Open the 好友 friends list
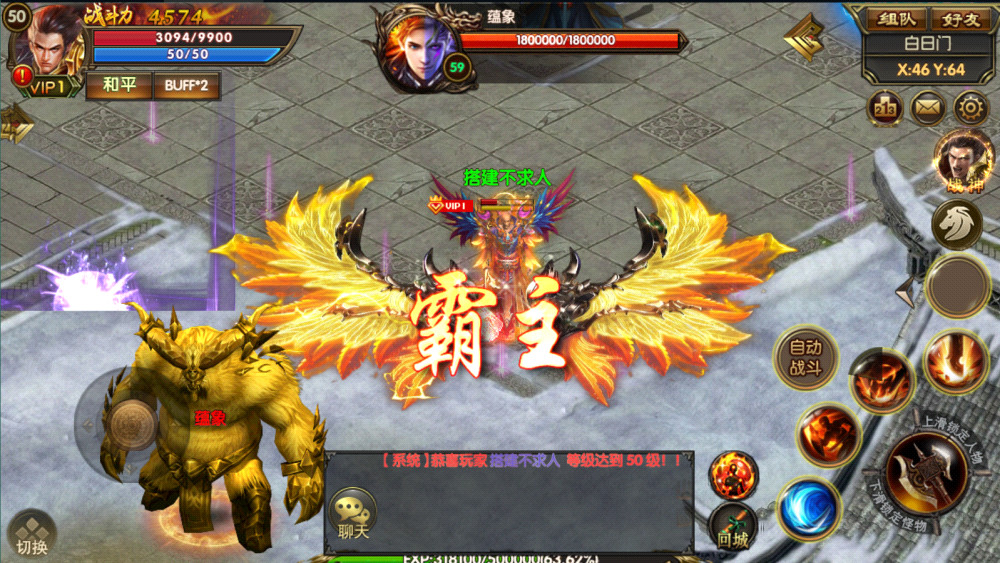This screenshot has height=563, width=1000. tap(960, 19)
